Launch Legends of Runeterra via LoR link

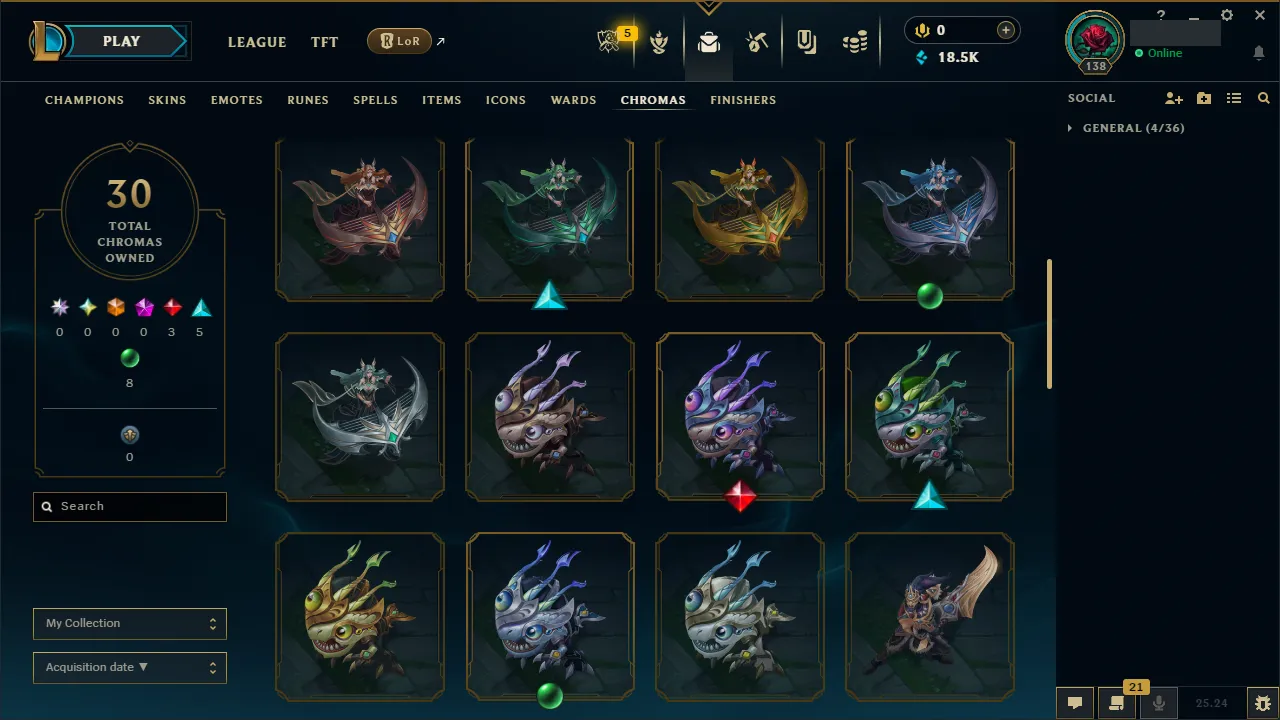point(399,41)
